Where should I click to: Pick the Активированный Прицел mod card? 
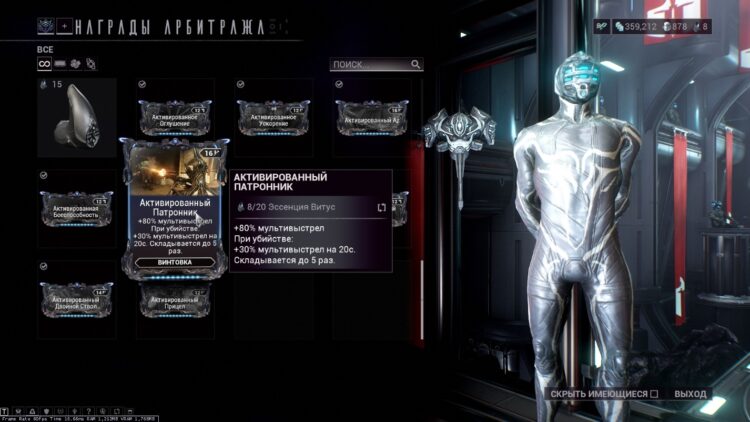point(175,300)
